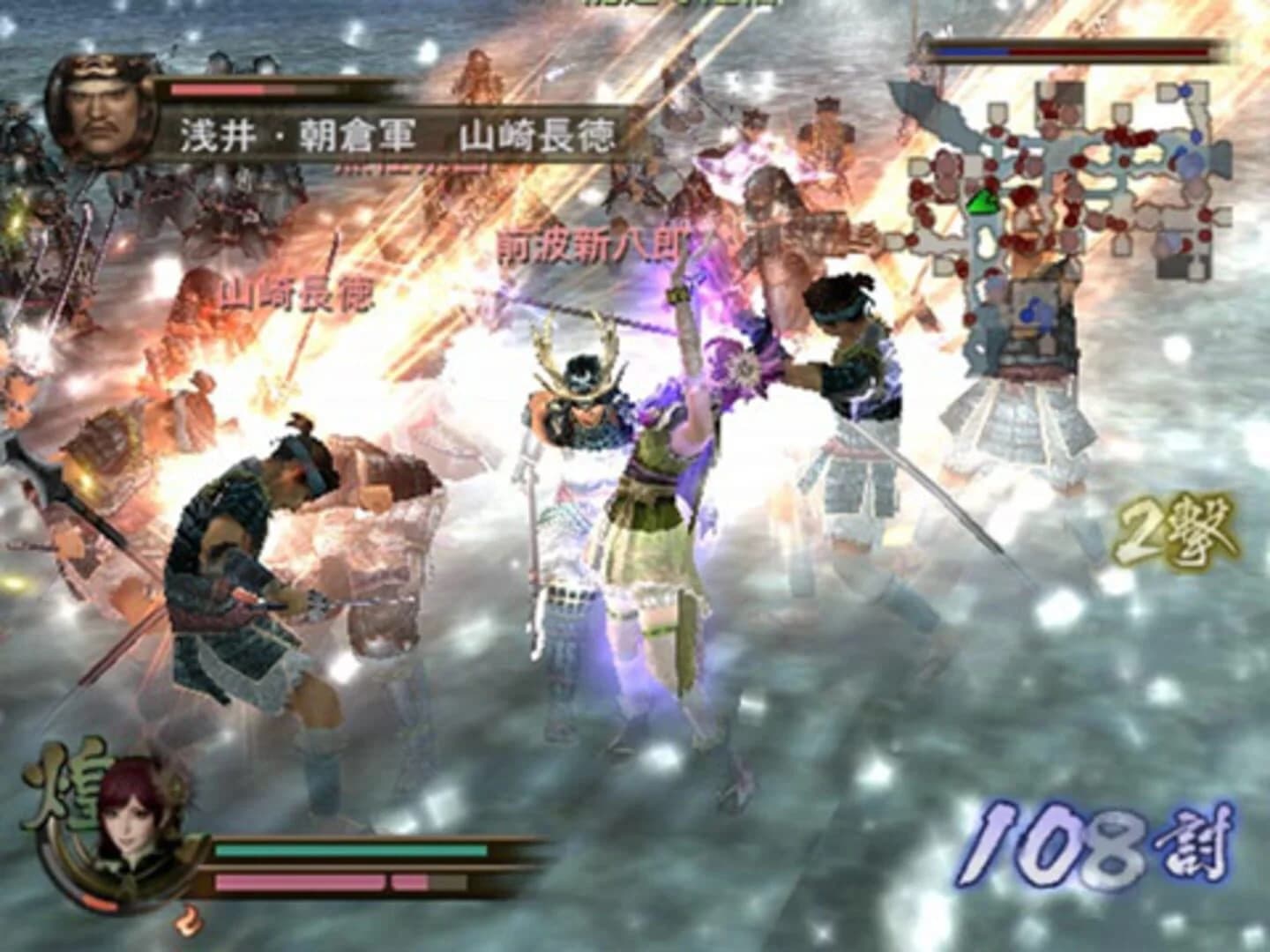Select the green player arrow on the minimap
The width and height of the screenshot is (1270, 952).
click(982, 201)
